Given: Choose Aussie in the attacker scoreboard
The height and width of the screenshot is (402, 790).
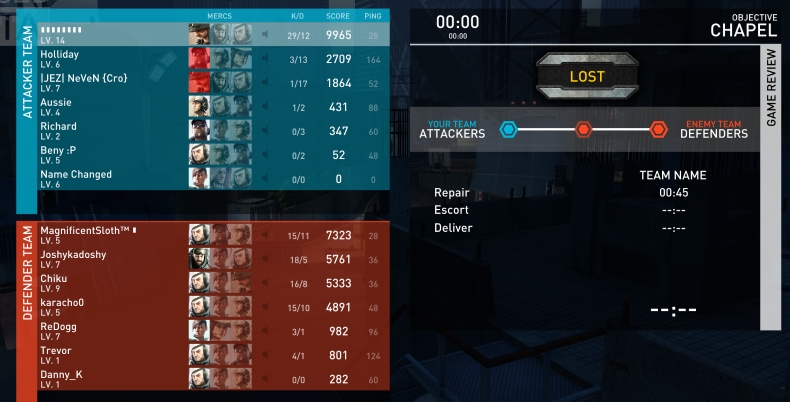Looking at the screenshot, I should [112, 106].
